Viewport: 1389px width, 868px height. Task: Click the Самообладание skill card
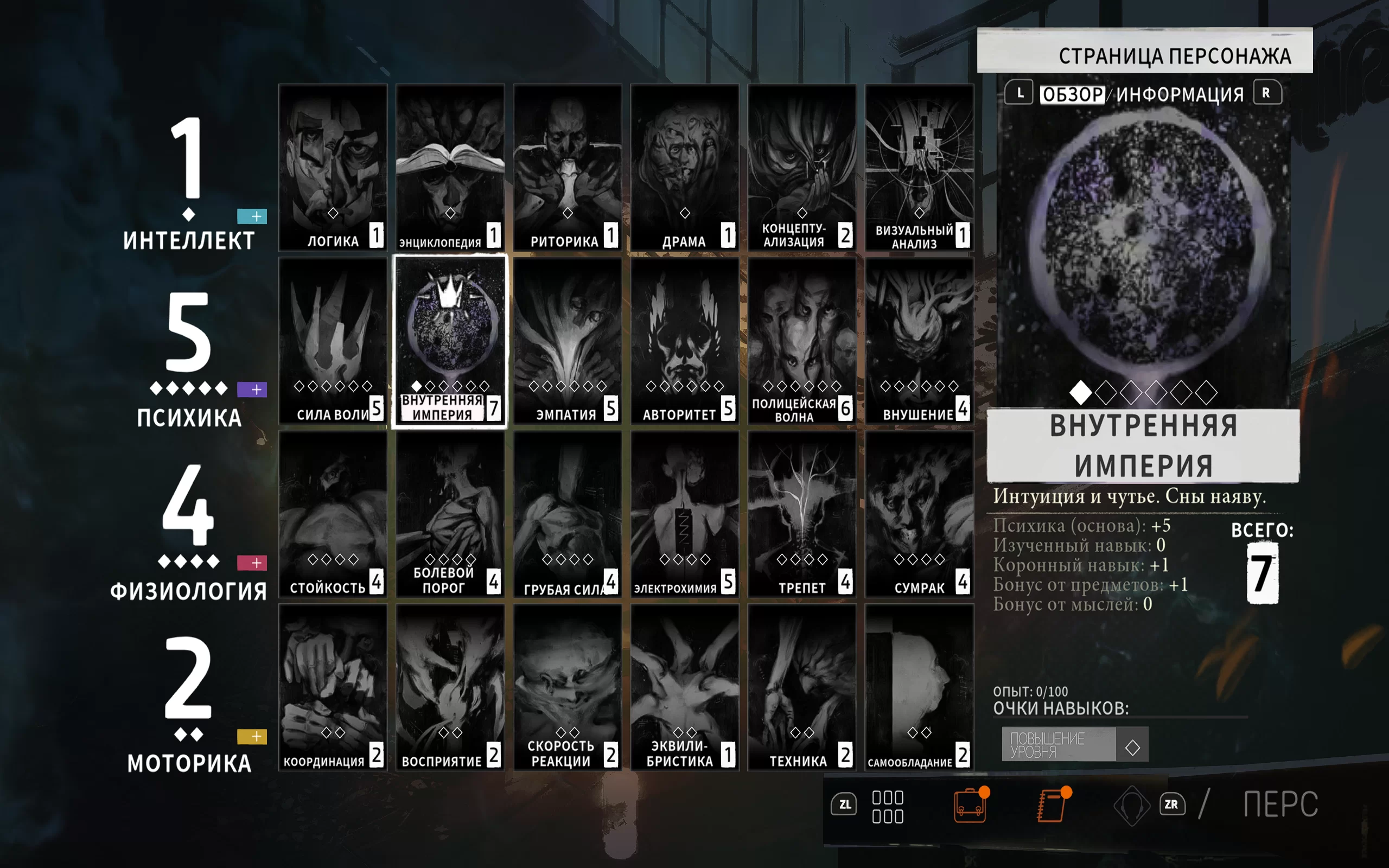919,688
